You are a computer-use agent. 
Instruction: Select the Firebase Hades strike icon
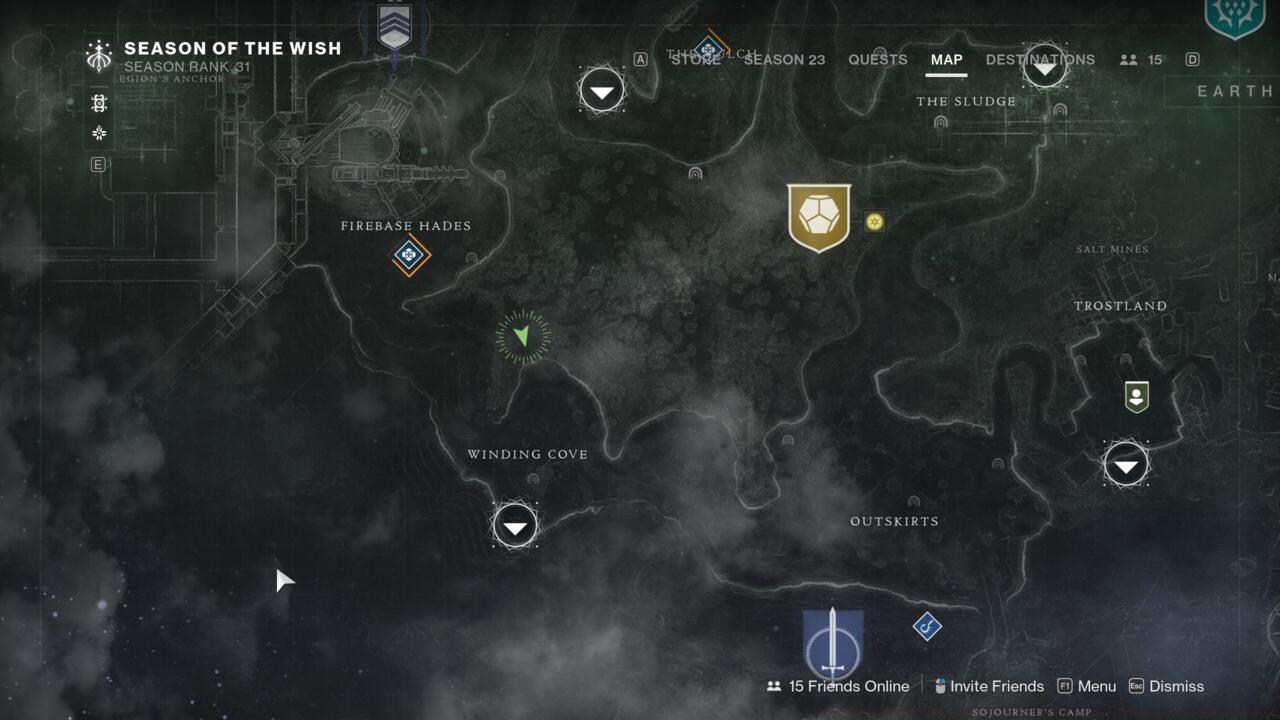(x=408, y=256)
